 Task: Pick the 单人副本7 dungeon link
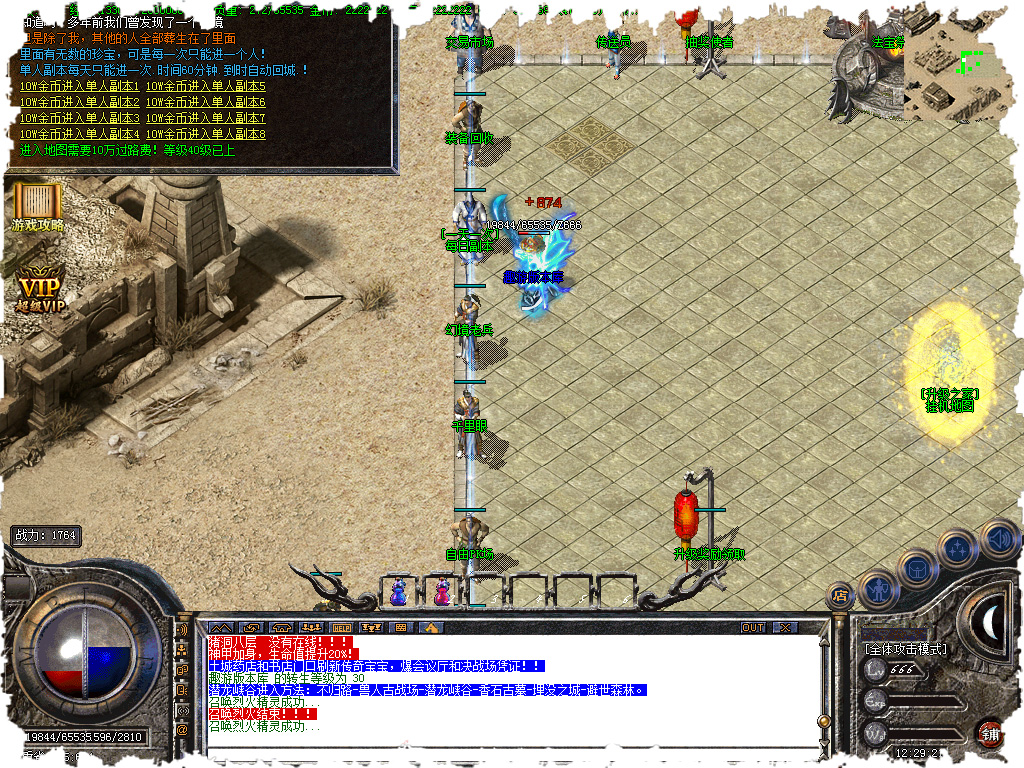point(206,118)
